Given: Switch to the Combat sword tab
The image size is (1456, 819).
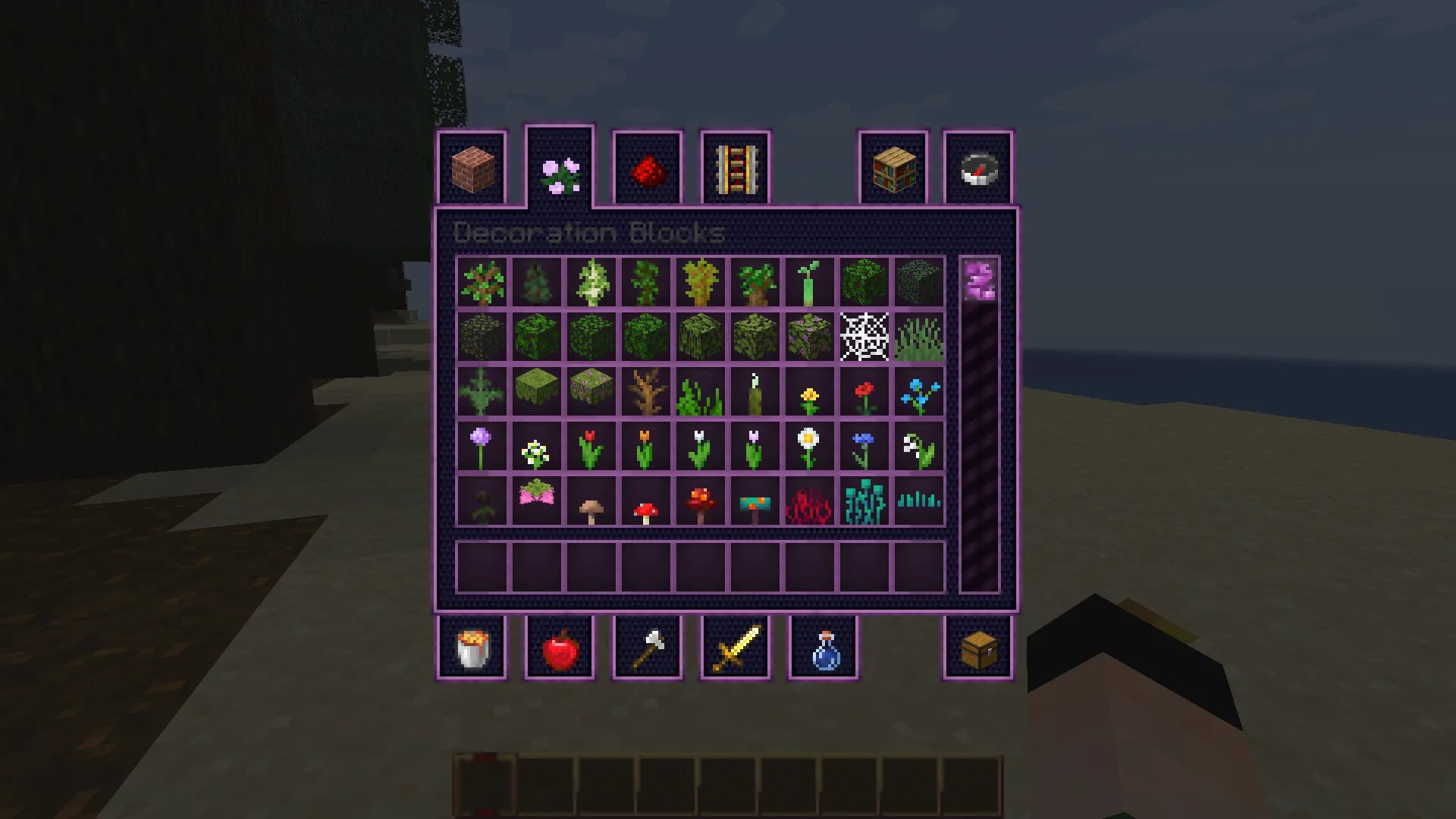Looking at the screenshot, I should tap(735, 648).
